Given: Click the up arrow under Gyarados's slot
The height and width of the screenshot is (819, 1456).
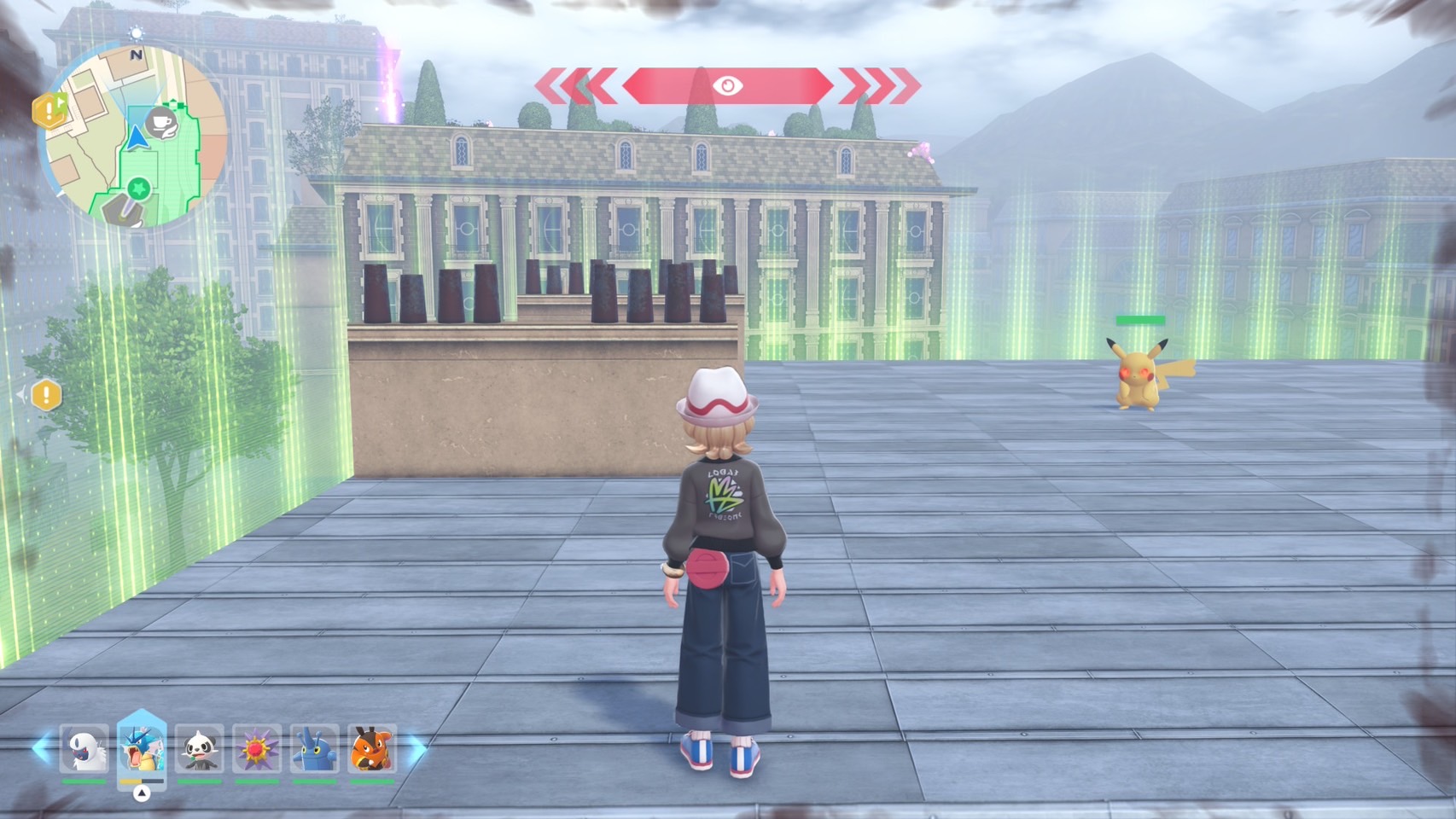Looking at the screenshot, I should (x=141, y=793).
